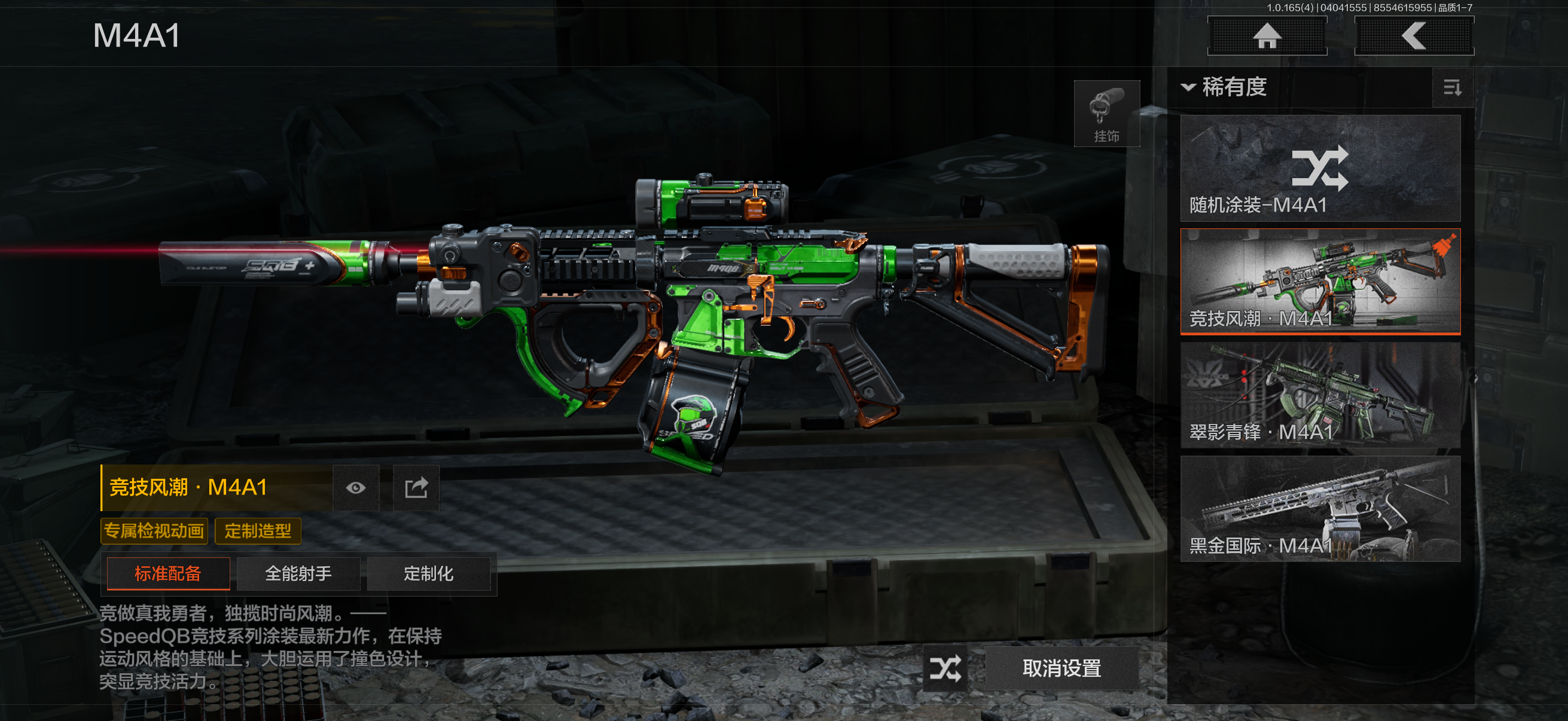Choose the 翠影青锋·M4A1 skin
The height and width of the screenshot is (721, 1568).
click(1320, 395)
